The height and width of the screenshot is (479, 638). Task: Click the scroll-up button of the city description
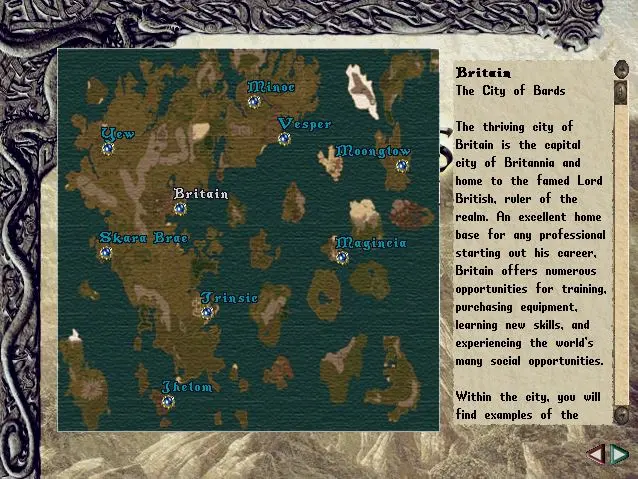coord(621,72)
